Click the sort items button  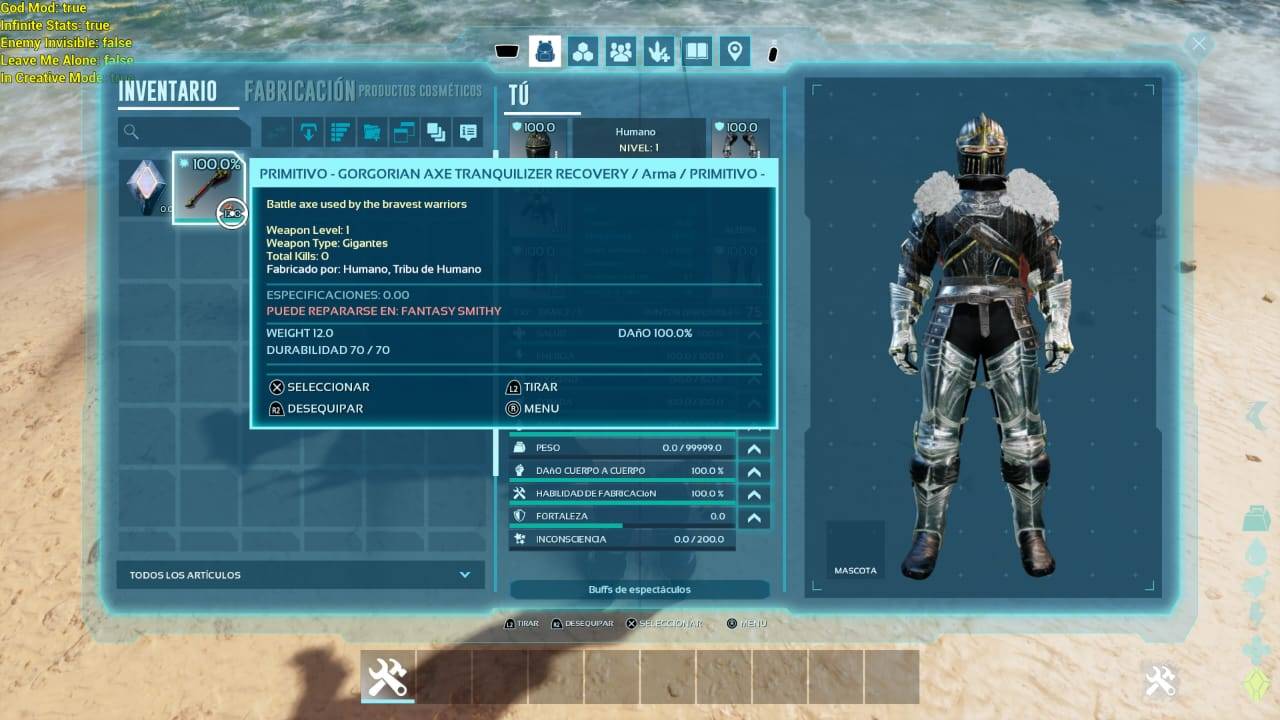341,131
